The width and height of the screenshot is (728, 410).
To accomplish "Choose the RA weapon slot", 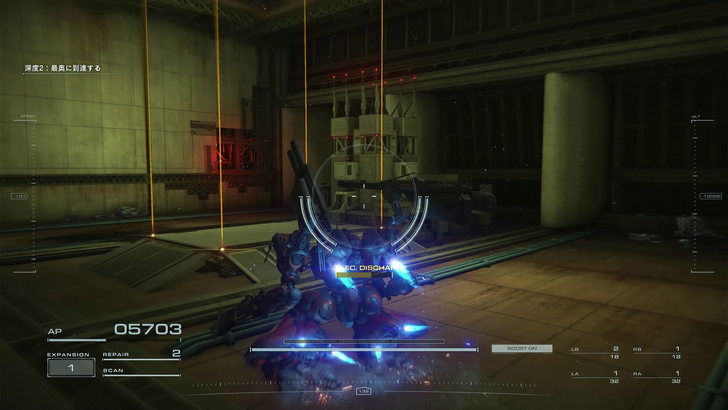I will 658,377.
